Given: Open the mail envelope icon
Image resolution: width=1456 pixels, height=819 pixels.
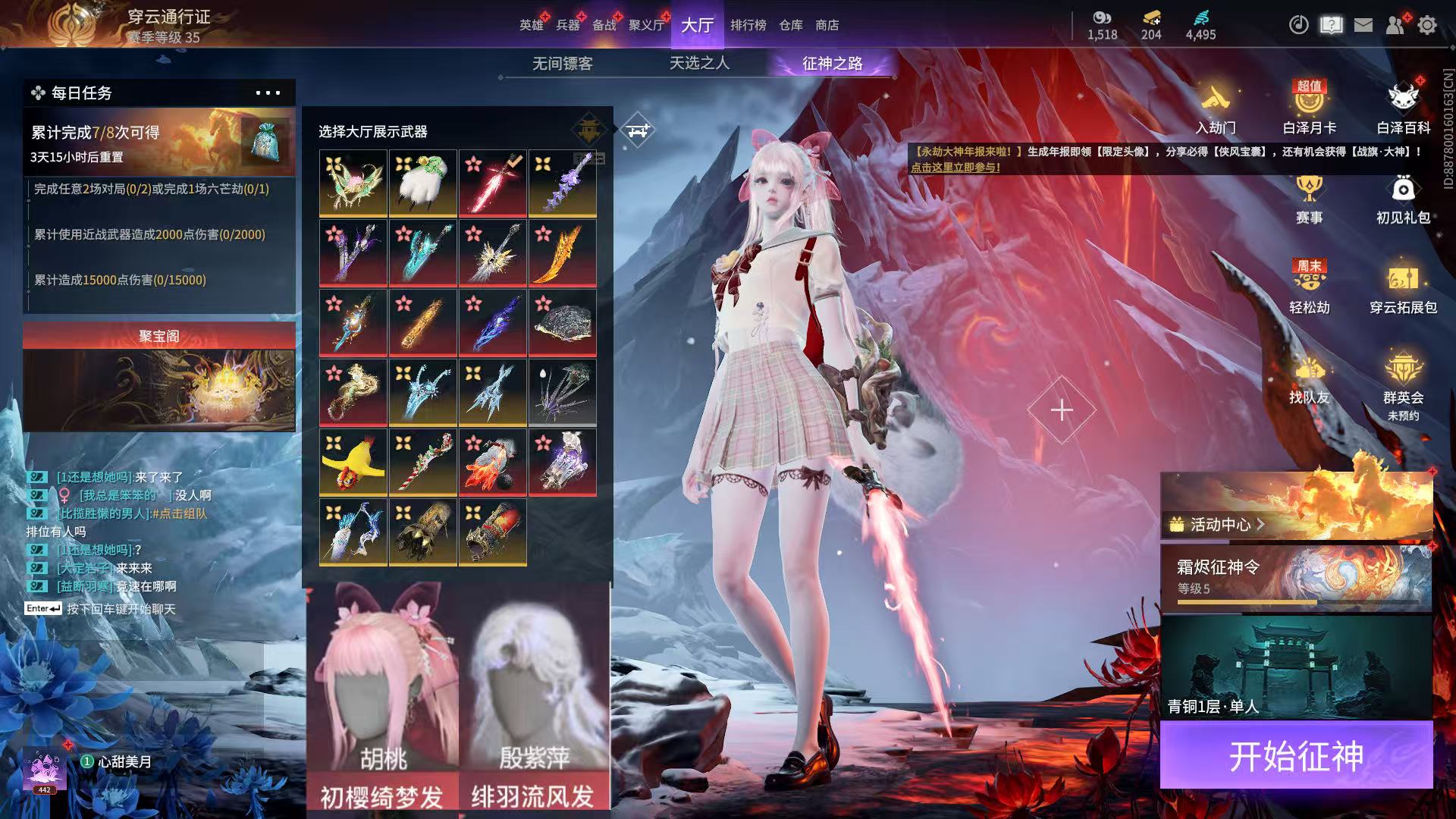Looking at the screenshot, I should point(1363,25).
